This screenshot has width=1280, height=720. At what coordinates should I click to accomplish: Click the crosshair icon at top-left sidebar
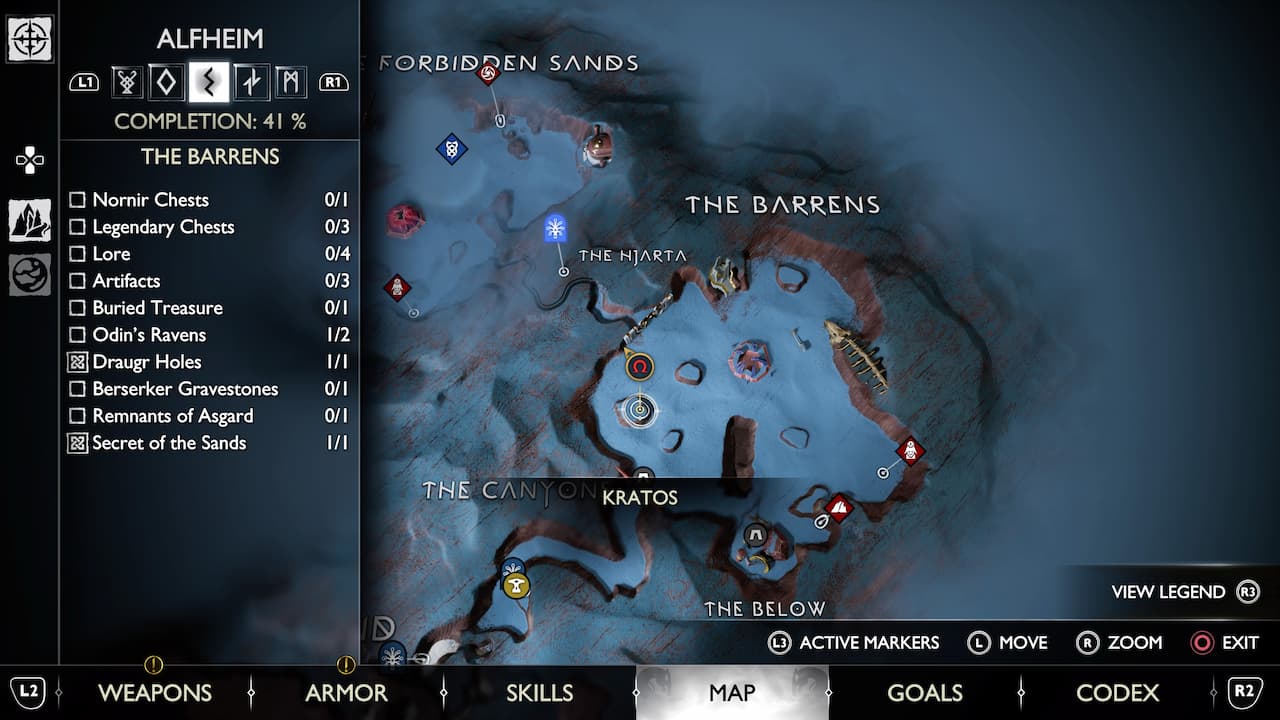pos(30,40)
